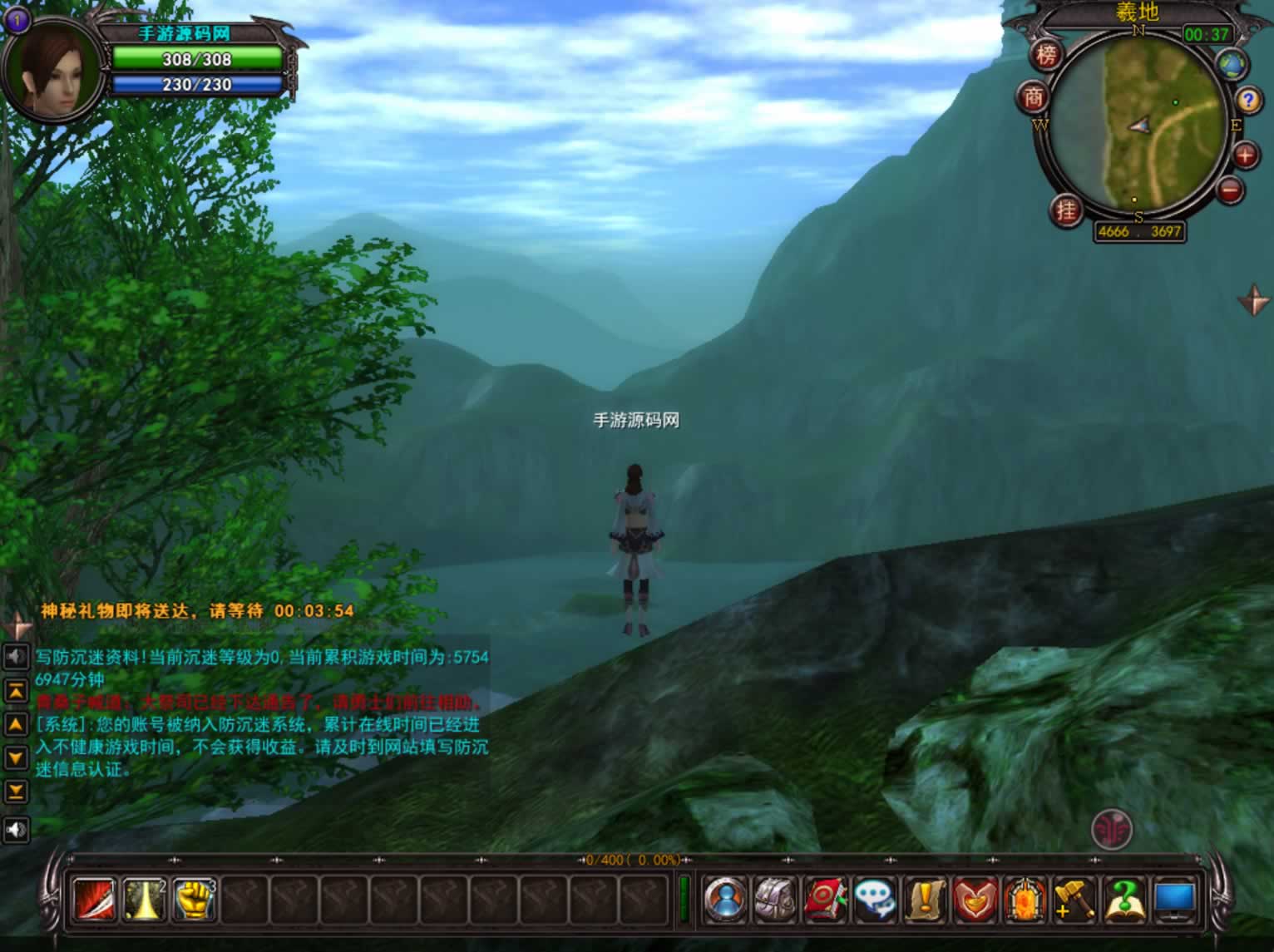This screenshot has width=1274, height=952.
Task: Open the 榜 ranking button
Action: (1046, 55)
